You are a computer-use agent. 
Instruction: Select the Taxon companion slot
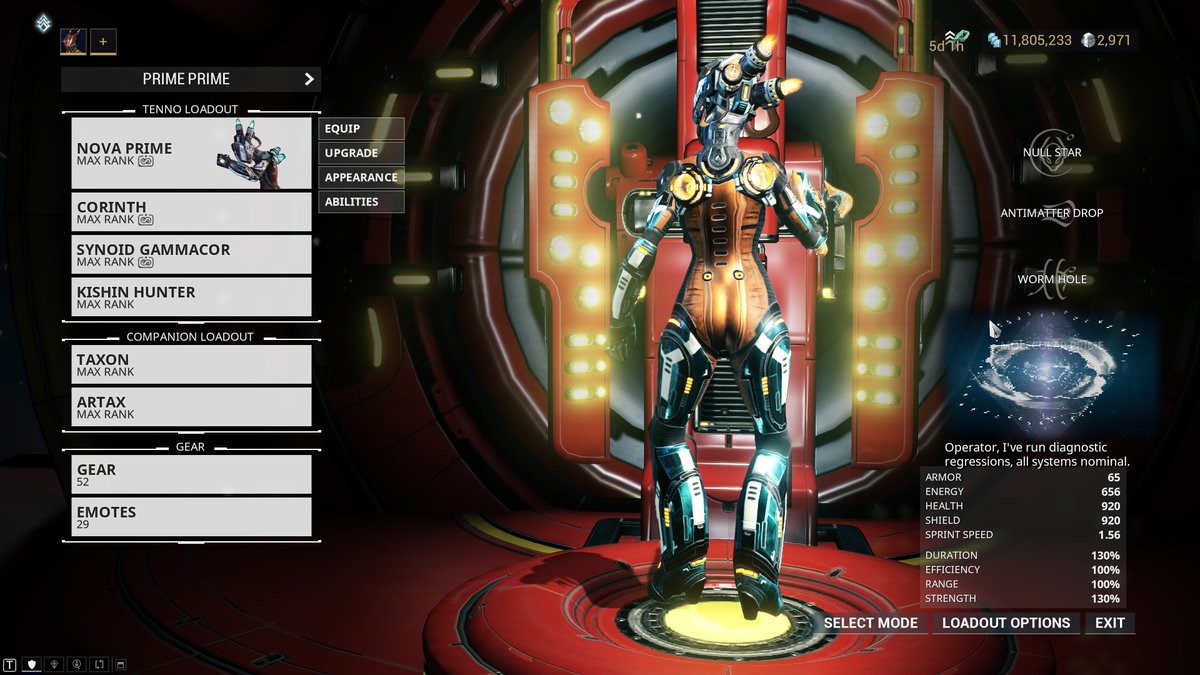point(191,364)
